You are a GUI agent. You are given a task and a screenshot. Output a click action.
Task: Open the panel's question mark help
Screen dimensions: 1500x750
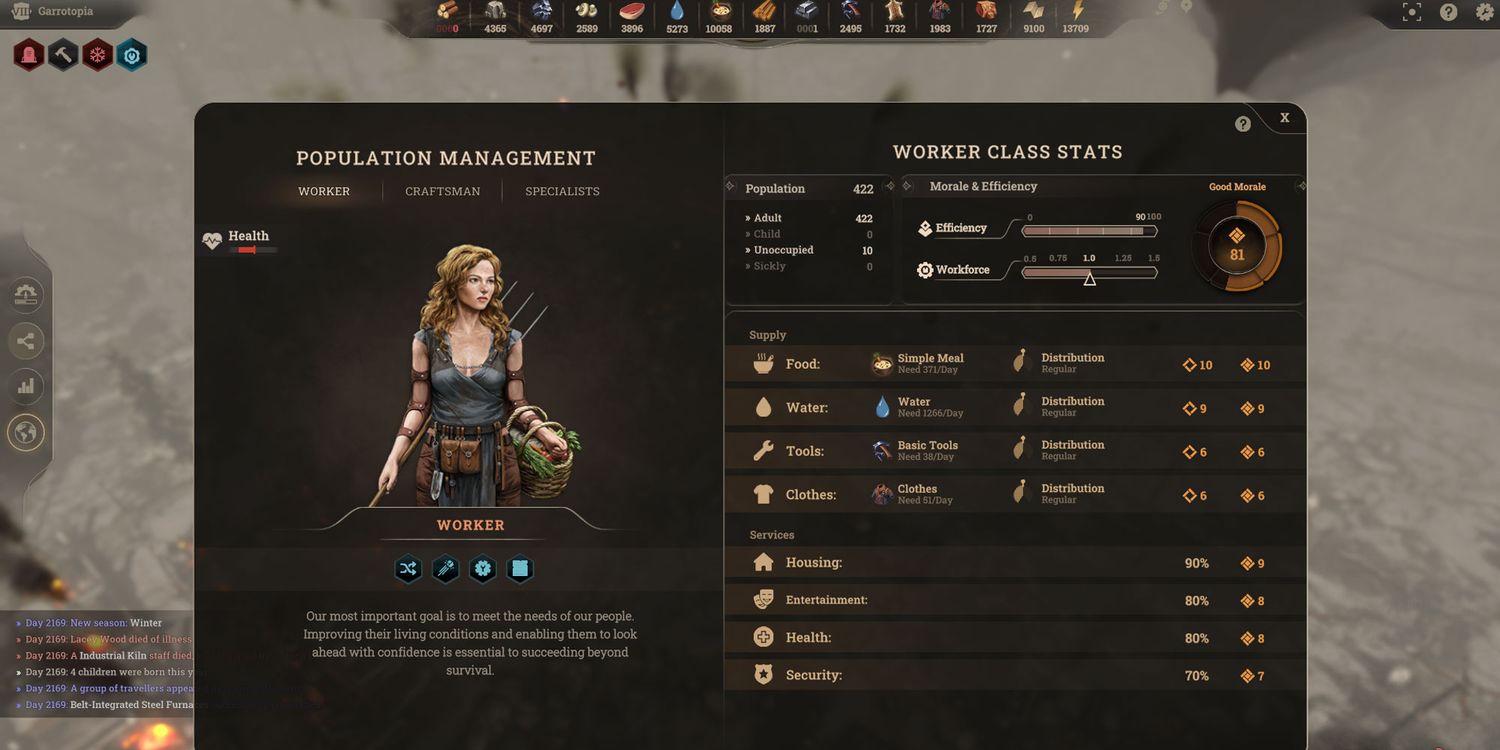pyautogui.click(x=1243, y=124)
